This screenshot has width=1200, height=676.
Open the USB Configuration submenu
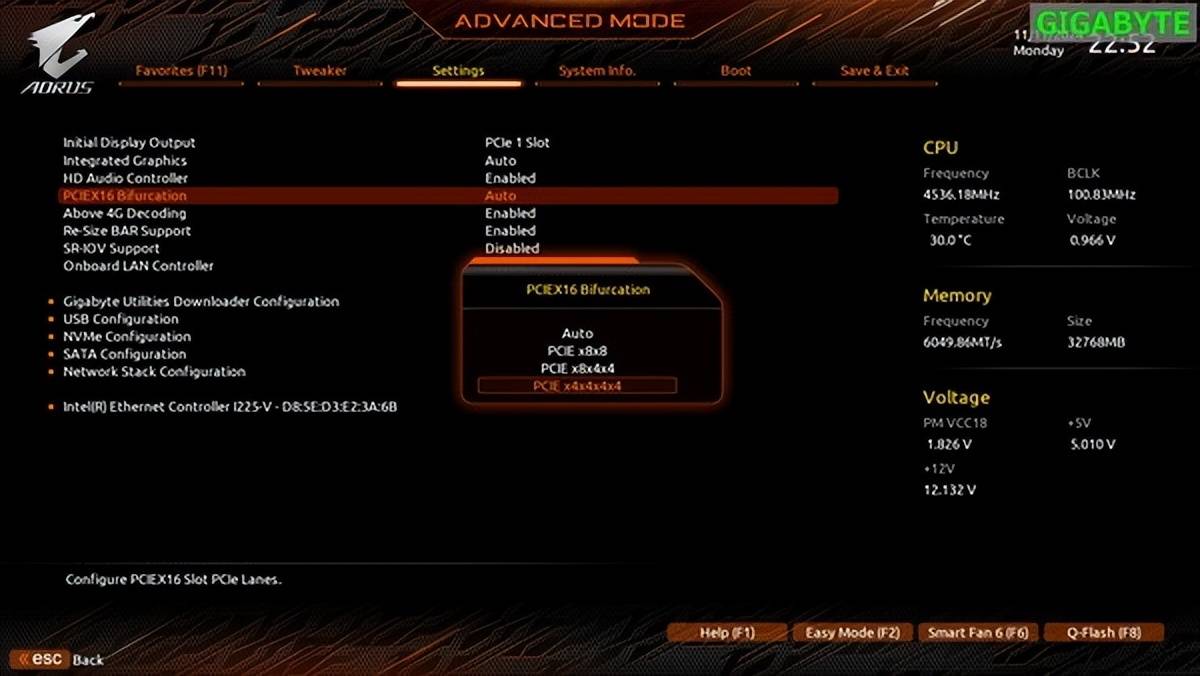coord(121,319)
